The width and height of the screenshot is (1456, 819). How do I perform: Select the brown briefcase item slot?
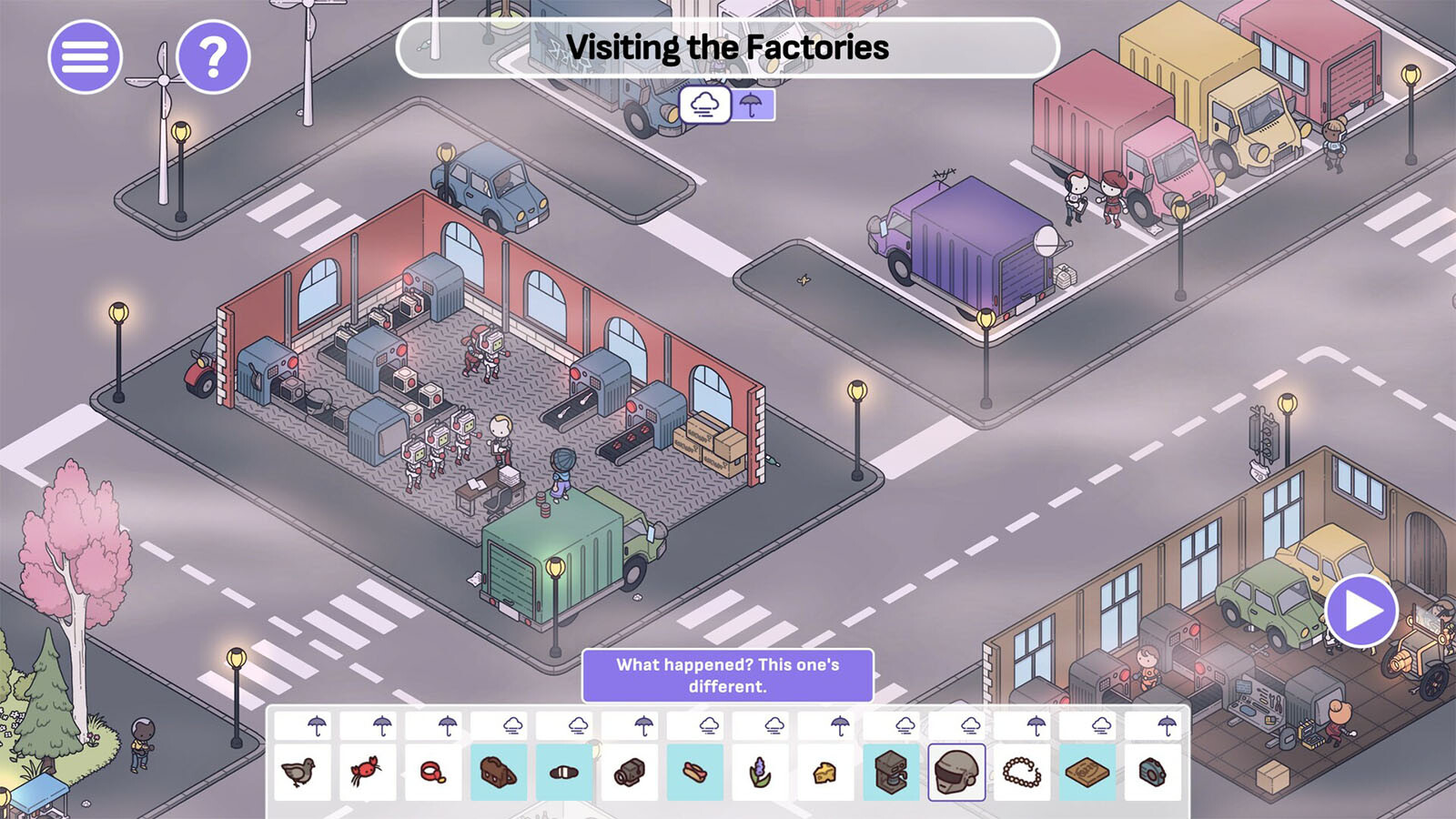tap(499, 773)
